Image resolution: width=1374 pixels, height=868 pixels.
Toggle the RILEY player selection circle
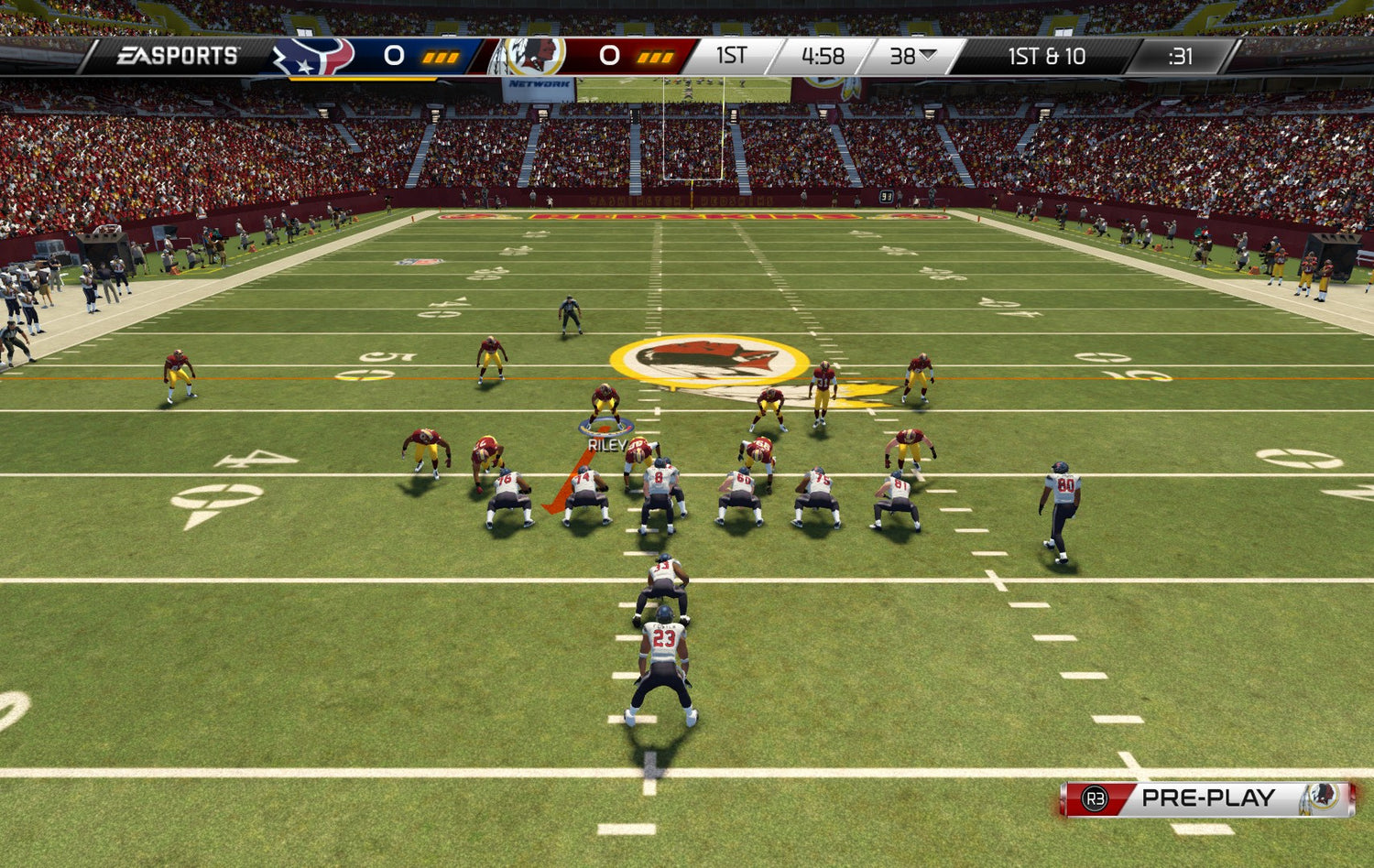point(604,425)
